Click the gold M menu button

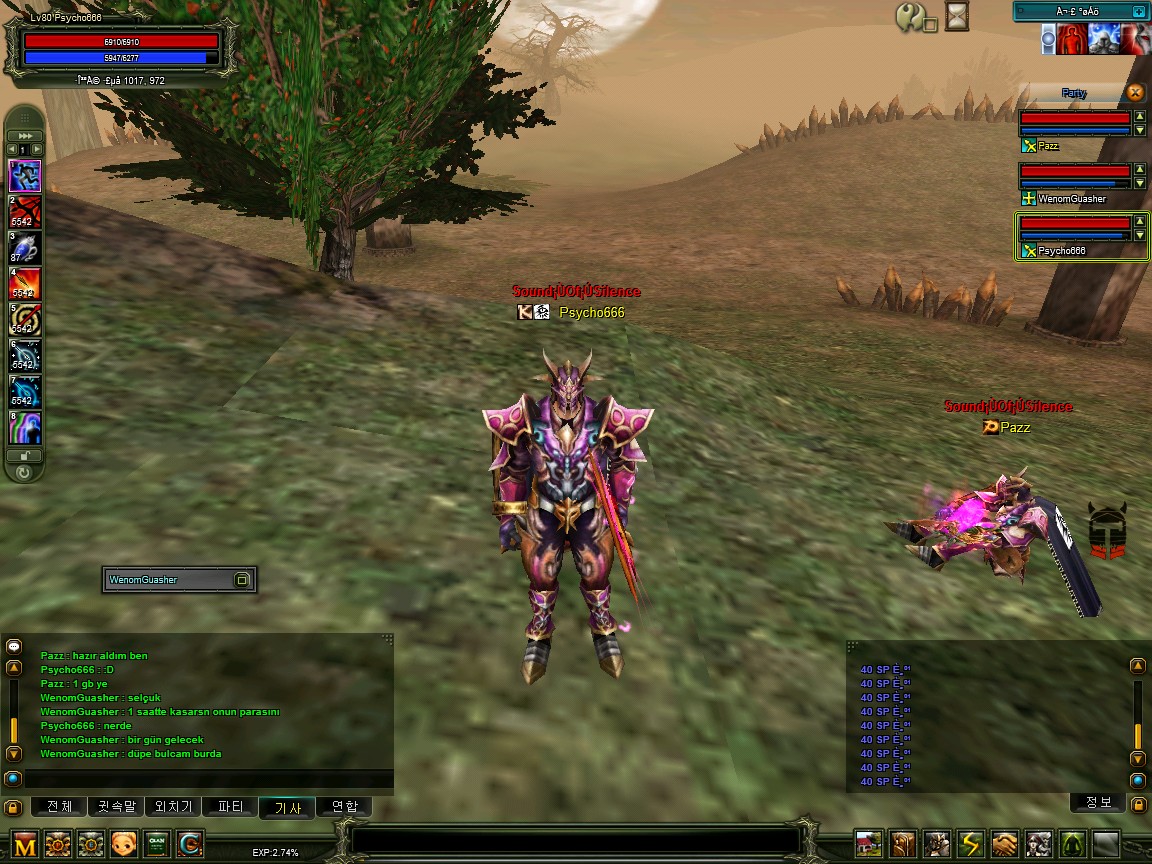[x=25, y=845]
